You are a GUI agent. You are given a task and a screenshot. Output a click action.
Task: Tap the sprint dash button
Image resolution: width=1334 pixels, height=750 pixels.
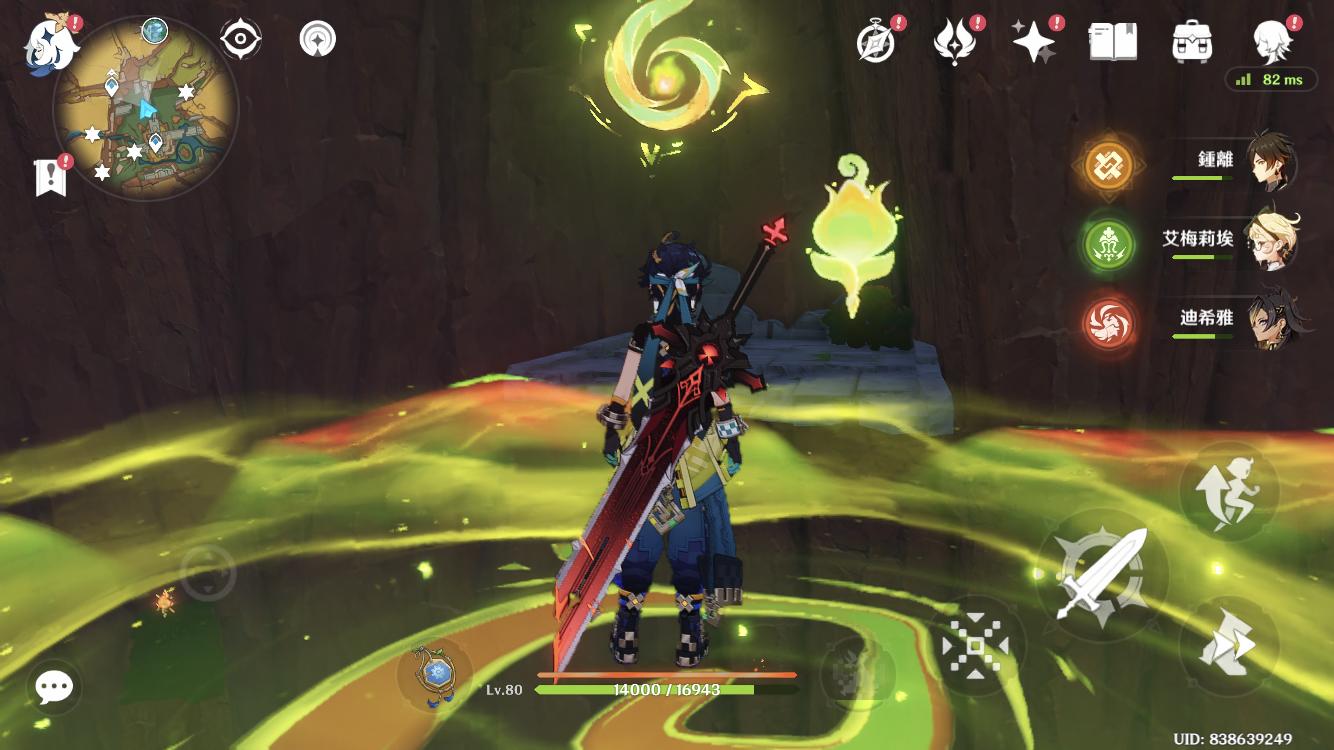(x=1229, y=647)
